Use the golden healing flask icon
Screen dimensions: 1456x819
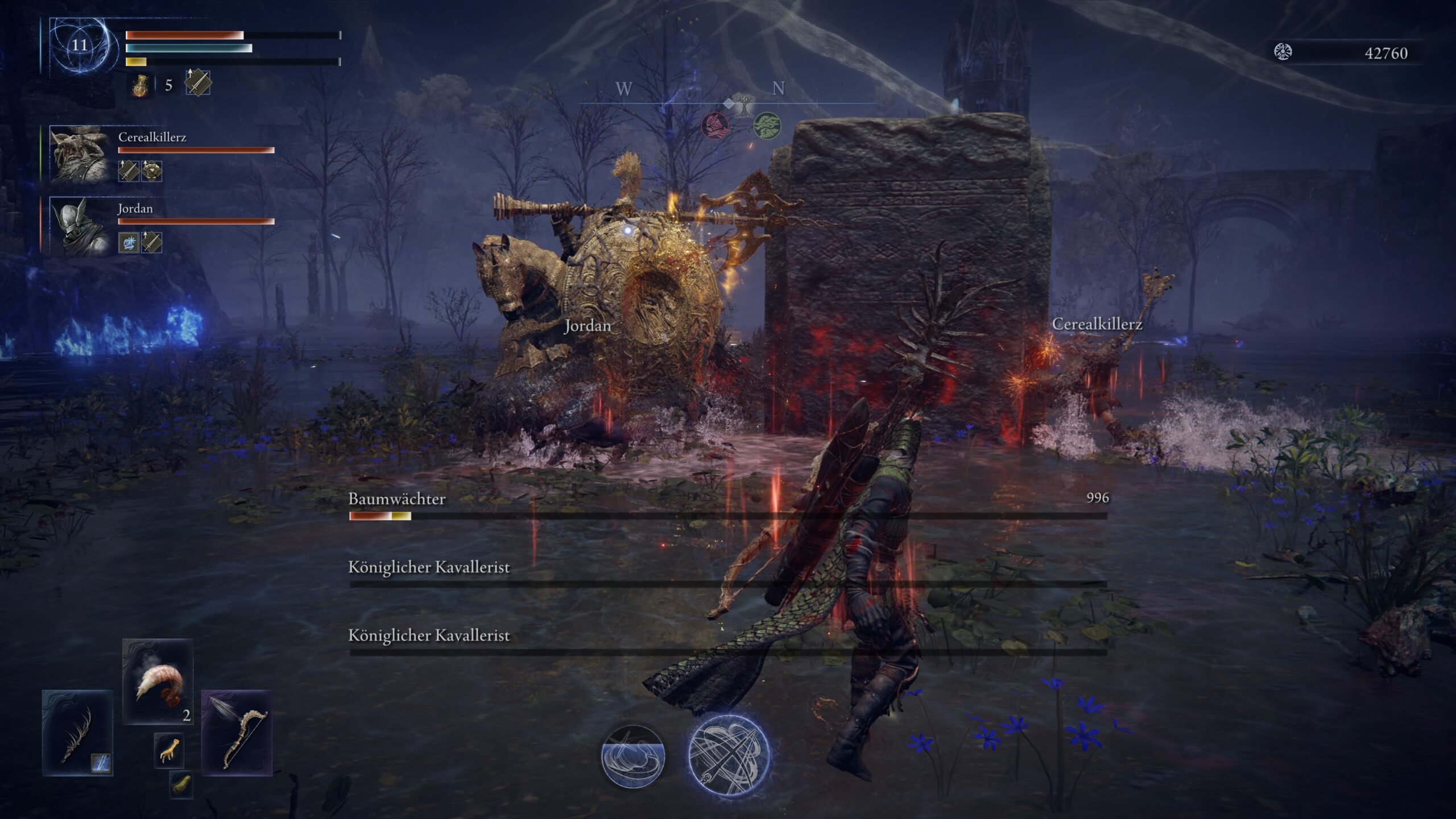click(139, 85)
